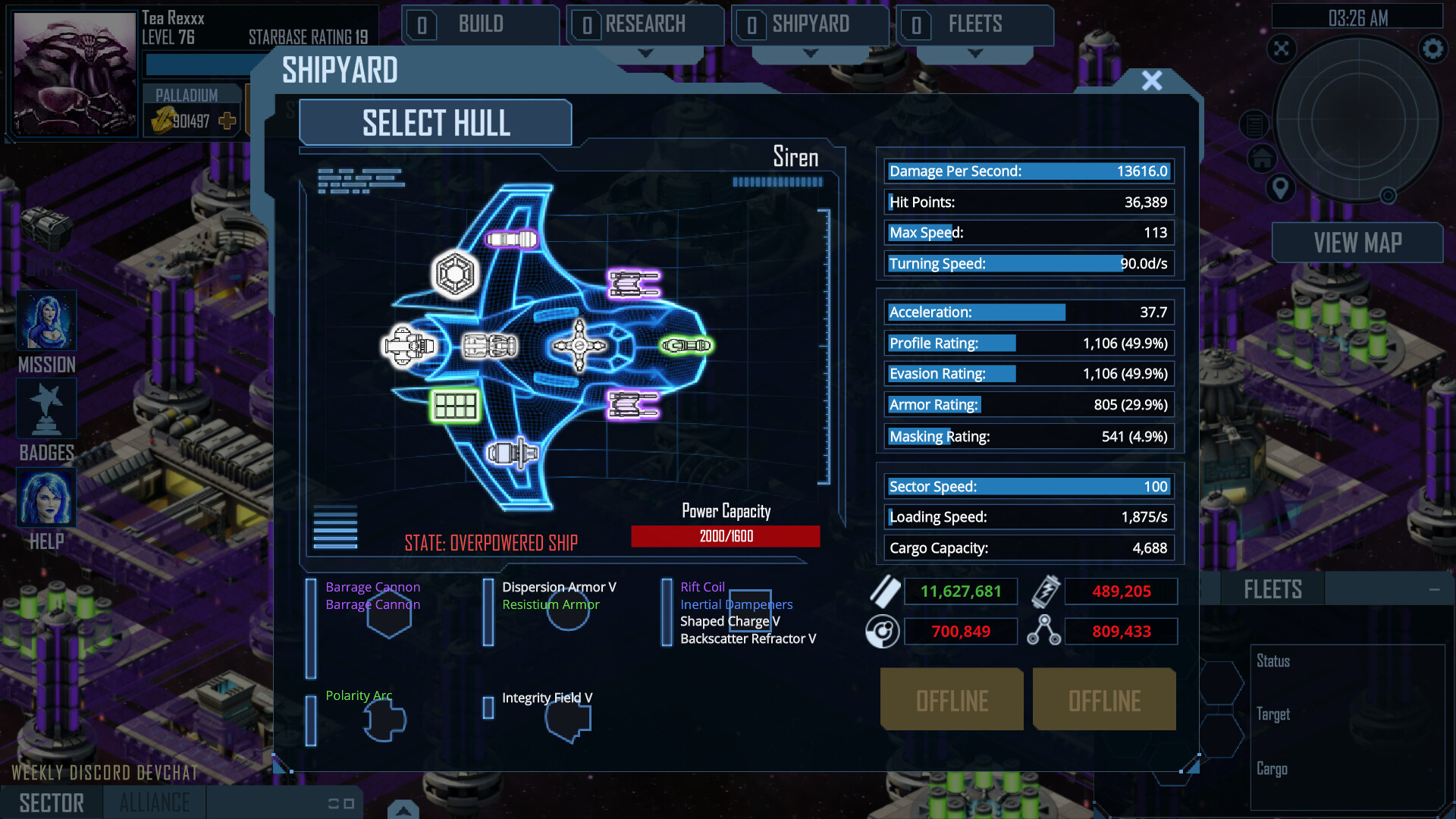
Task: Collapse the FLEETS panel with the minus control
Action: point(1435,588)
